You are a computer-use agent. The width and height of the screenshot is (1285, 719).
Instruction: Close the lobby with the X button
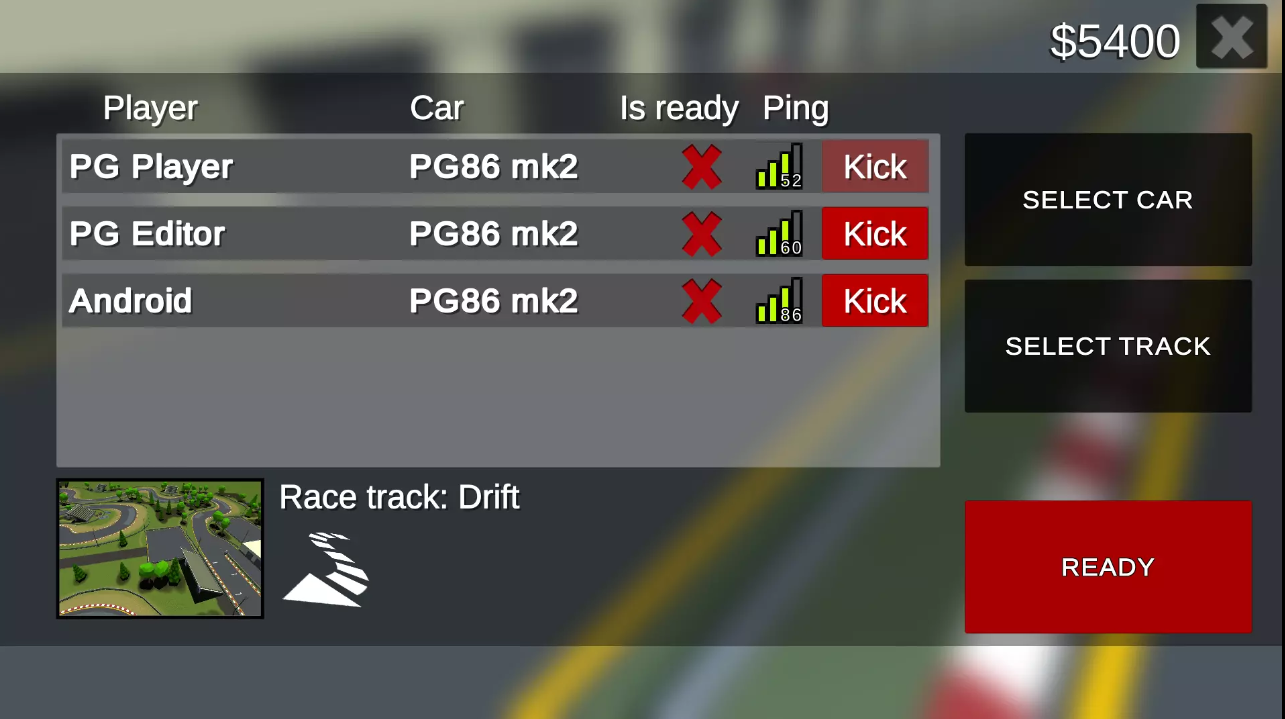click(1231, 37)
